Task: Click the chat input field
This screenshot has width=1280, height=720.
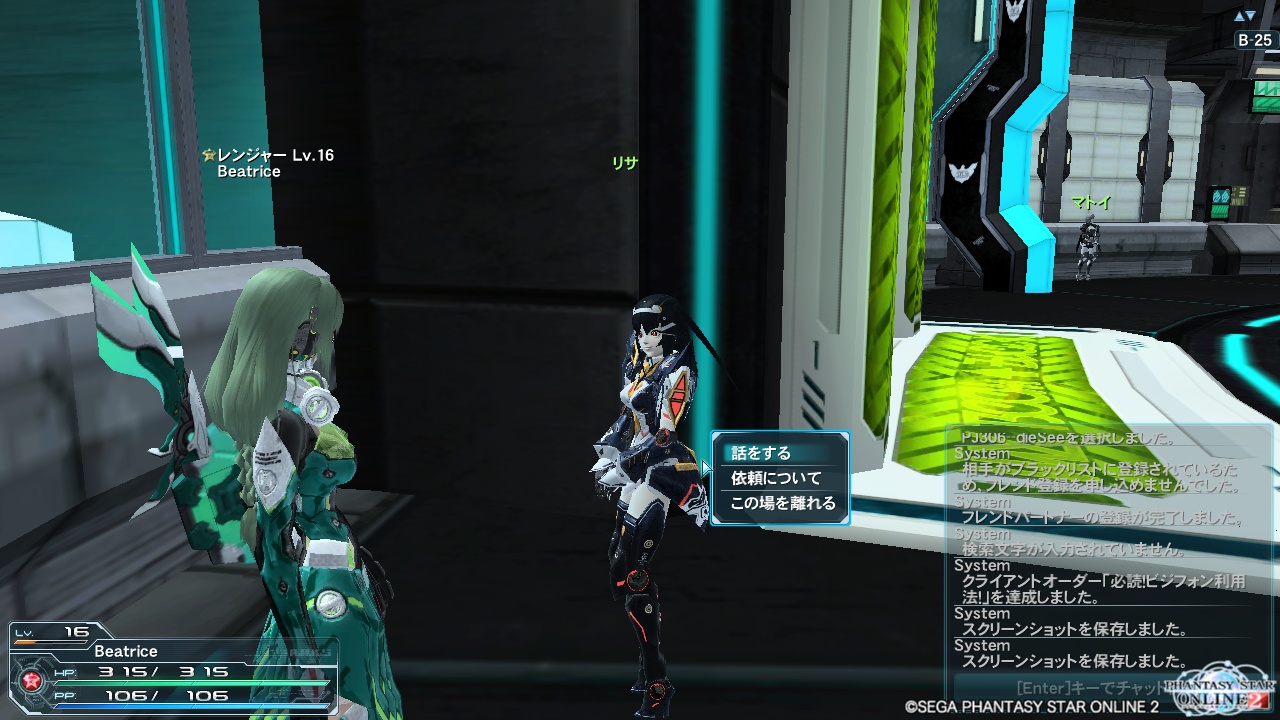Action: tap(1070, 688)
